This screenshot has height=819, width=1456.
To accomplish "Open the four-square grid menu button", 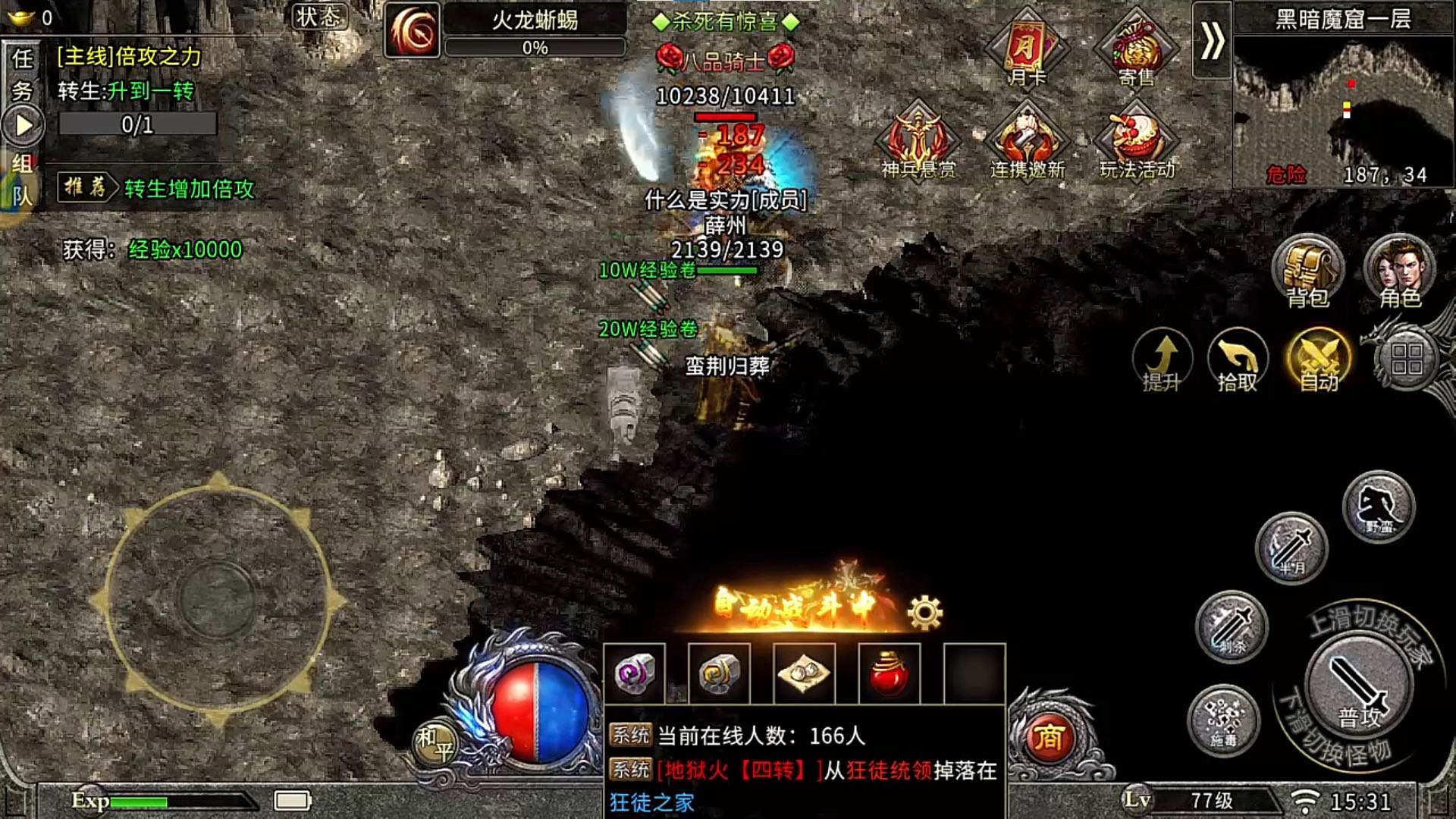I will point(1407,359).
